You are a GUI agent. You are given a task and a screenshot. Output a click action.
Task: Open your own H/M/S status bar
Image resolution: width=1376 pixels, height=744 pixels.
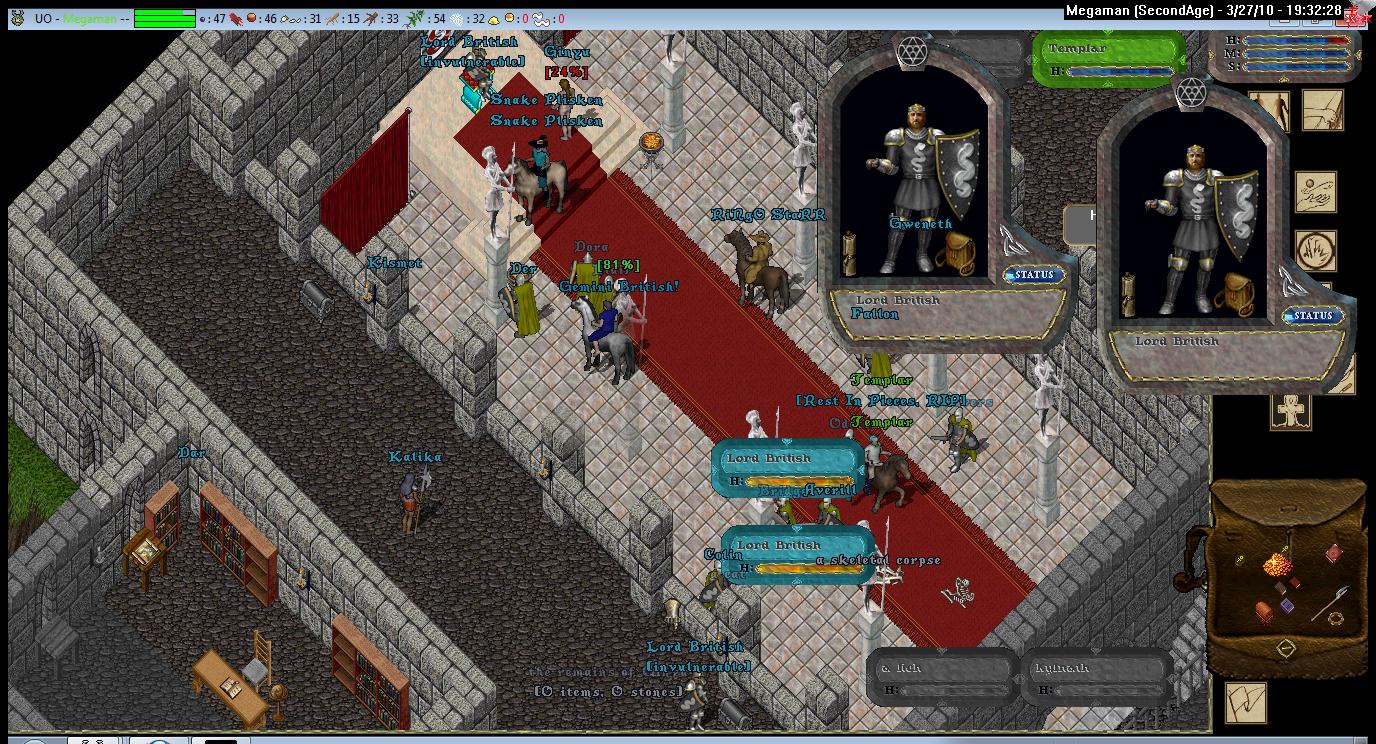(1284, 54)
